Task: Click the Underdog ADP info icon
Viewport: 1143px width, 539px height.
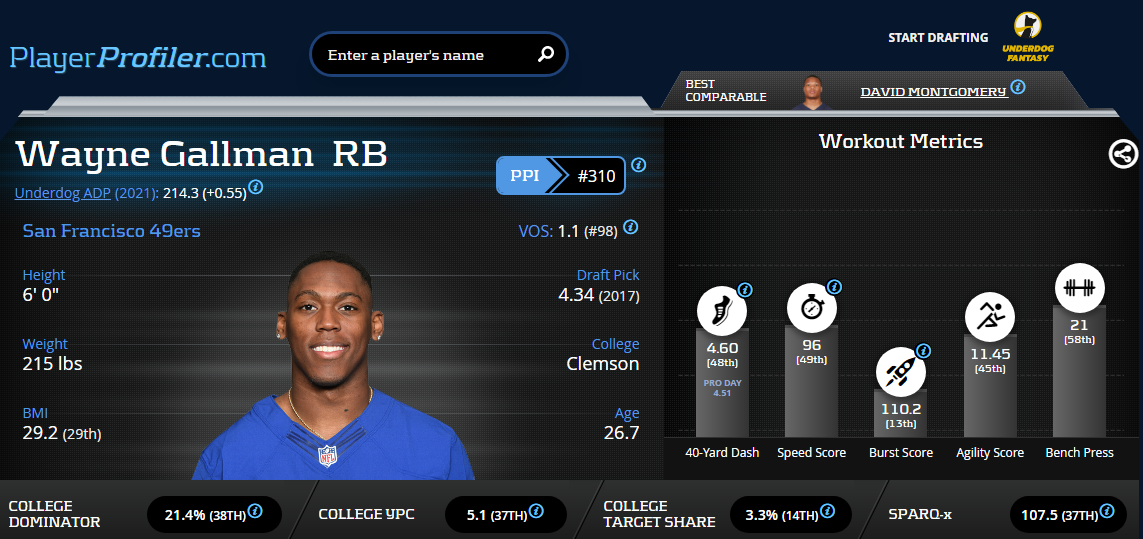Action: coord(256,187)
